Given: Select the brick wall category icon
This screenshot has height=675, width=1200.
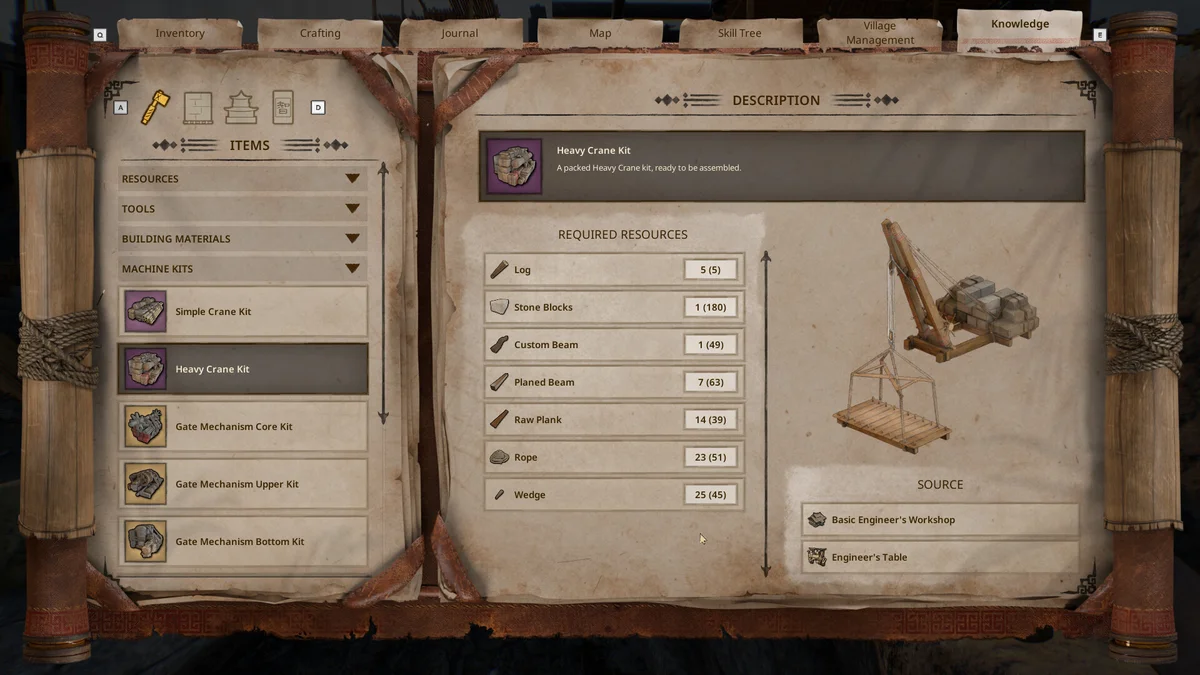Looking at the screenshot, I should (x=198, y=107).
